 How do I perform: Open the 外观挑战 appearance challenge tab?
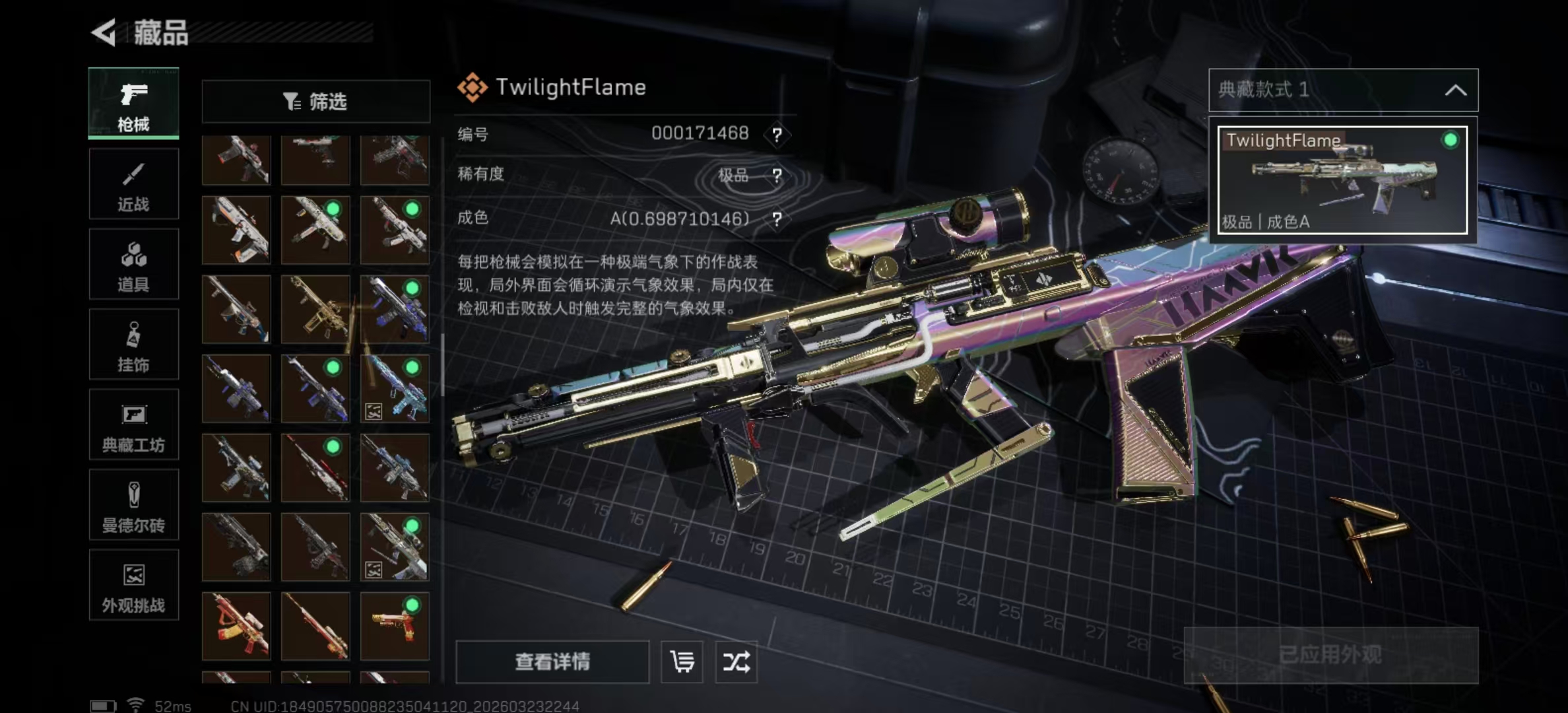click(x=133, y=586)
